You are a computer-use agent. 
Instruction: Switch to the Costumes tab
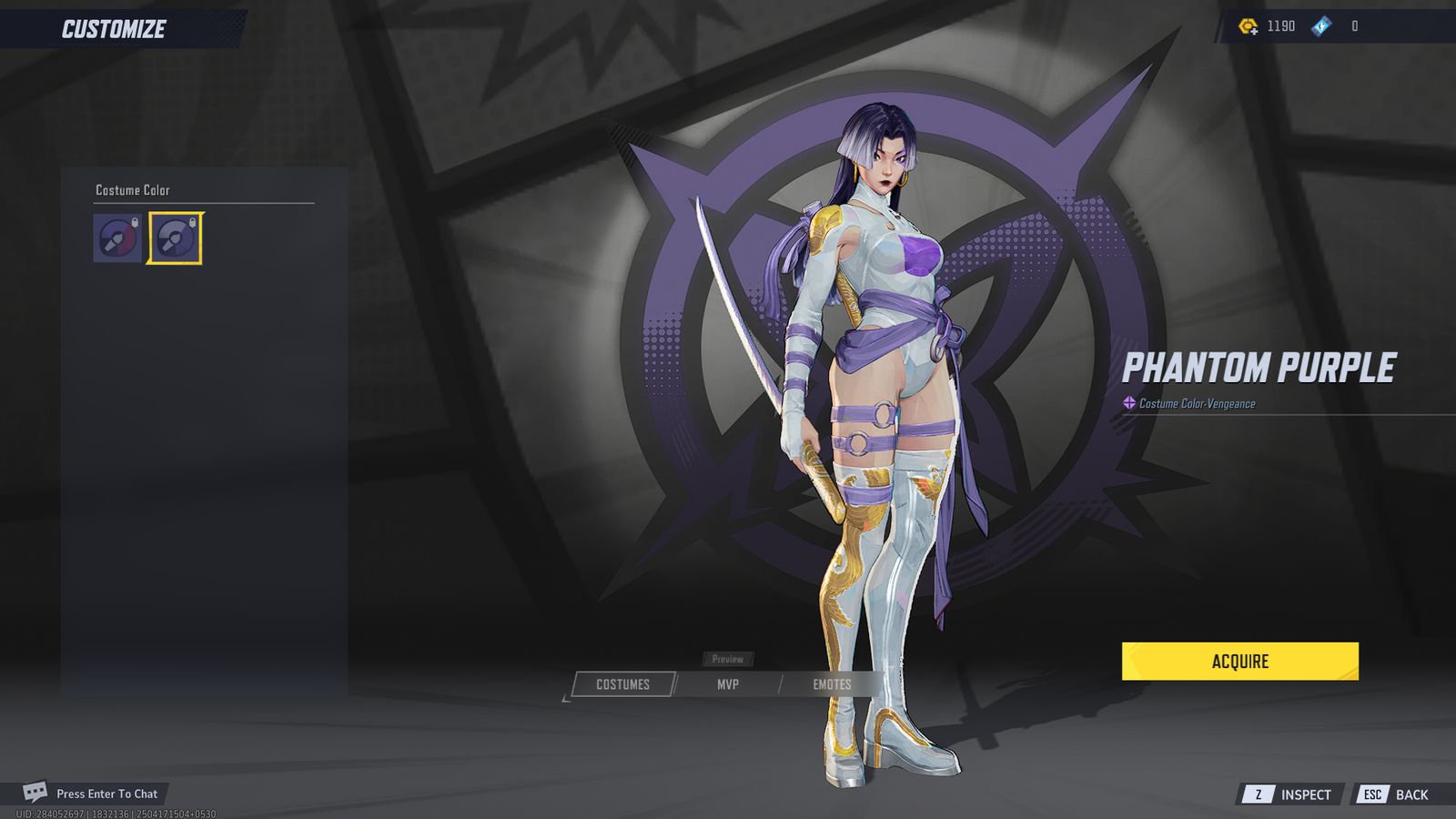(x=623, y=684)
